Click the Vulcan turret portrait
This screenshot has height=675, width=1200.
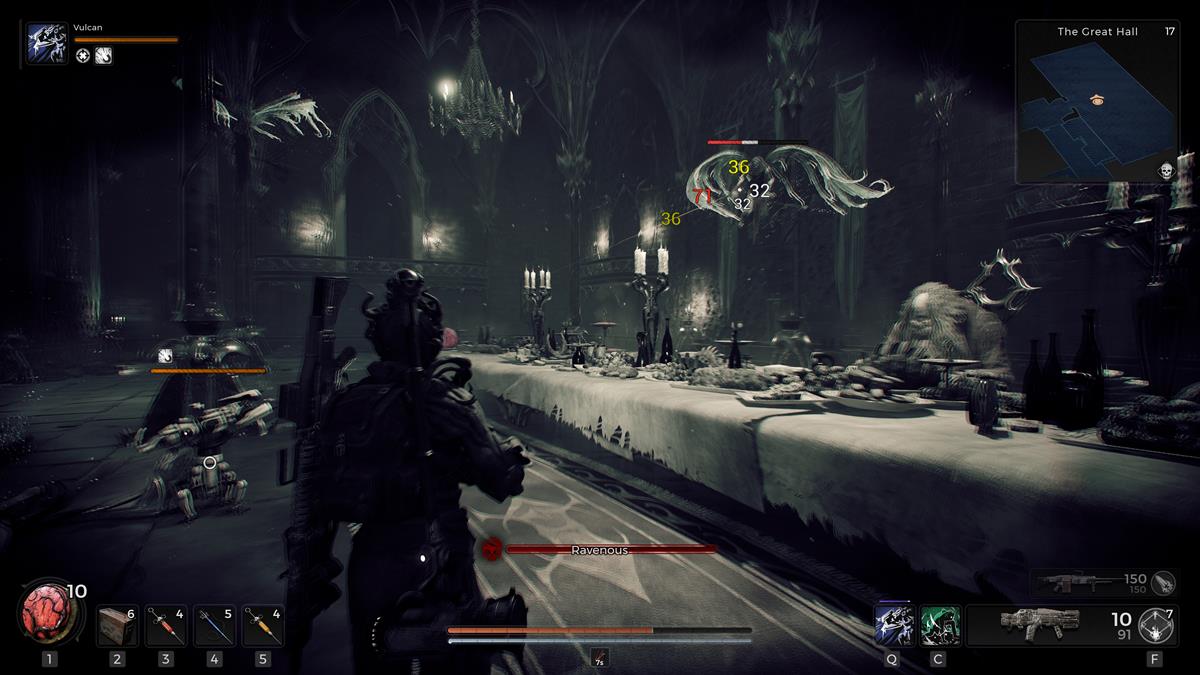coord(48,45)
